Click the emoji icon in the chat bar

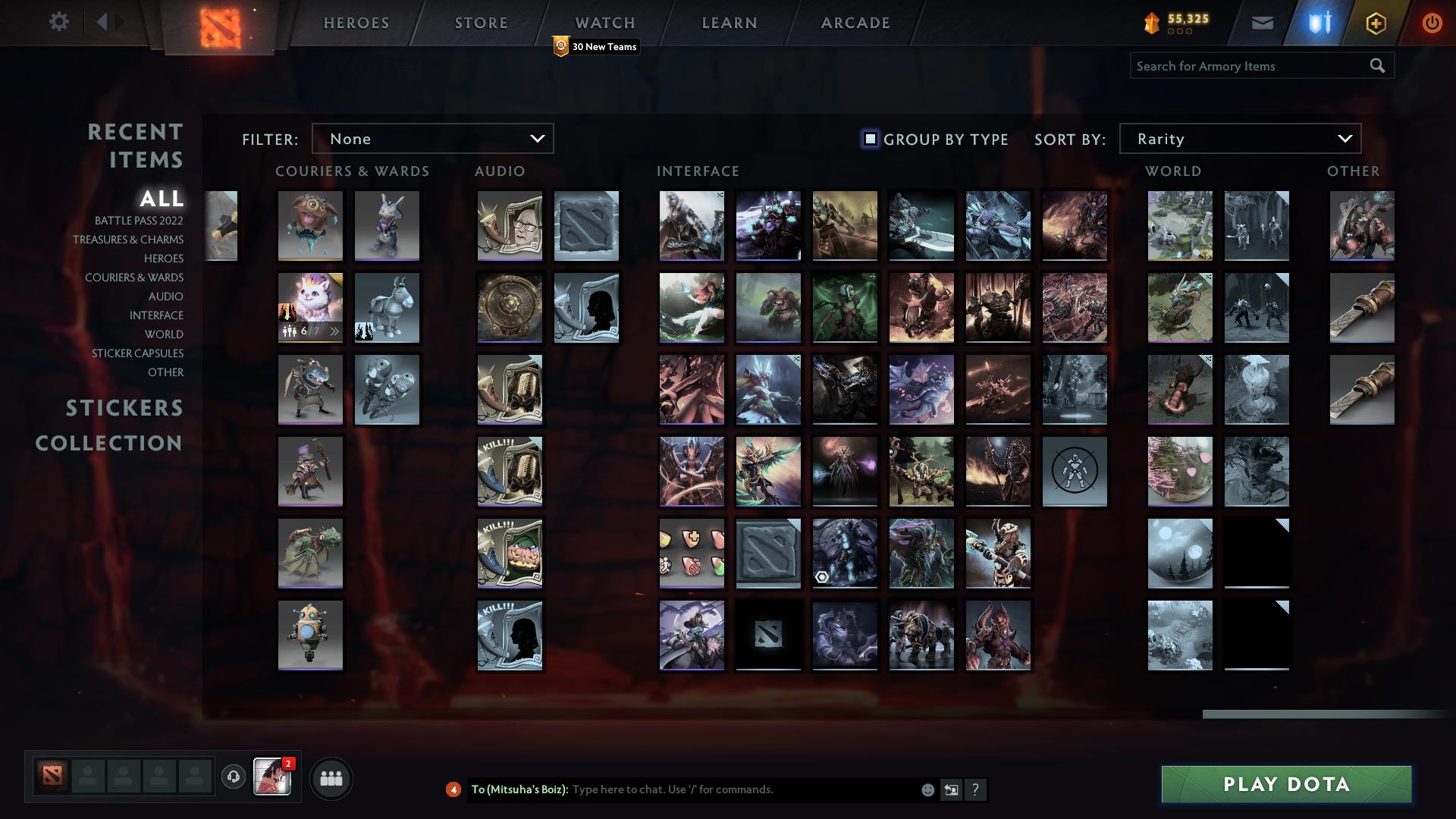(x=927, y=789)
